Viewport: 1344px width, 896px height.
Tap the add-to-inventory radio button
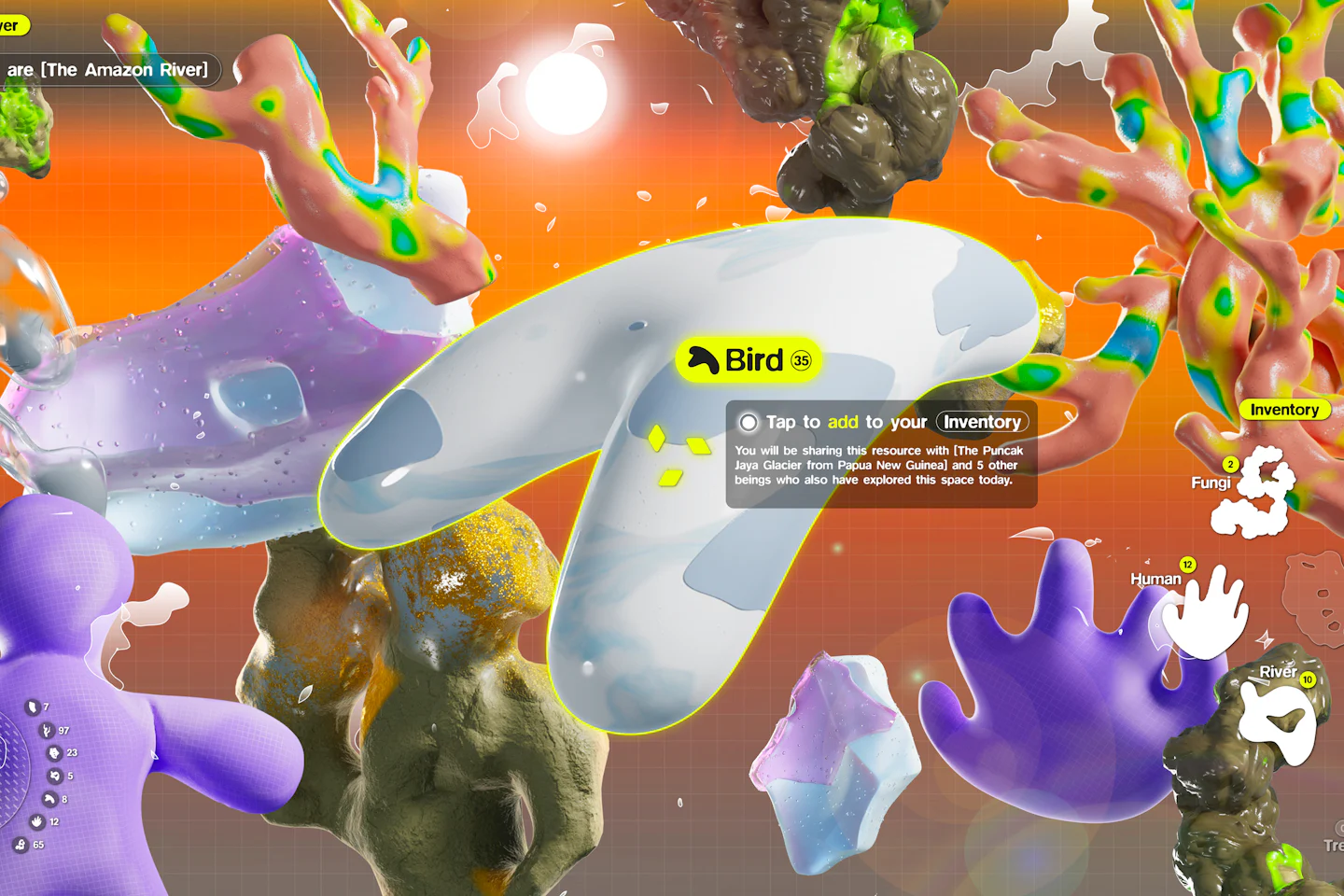(x=749, y=423)
